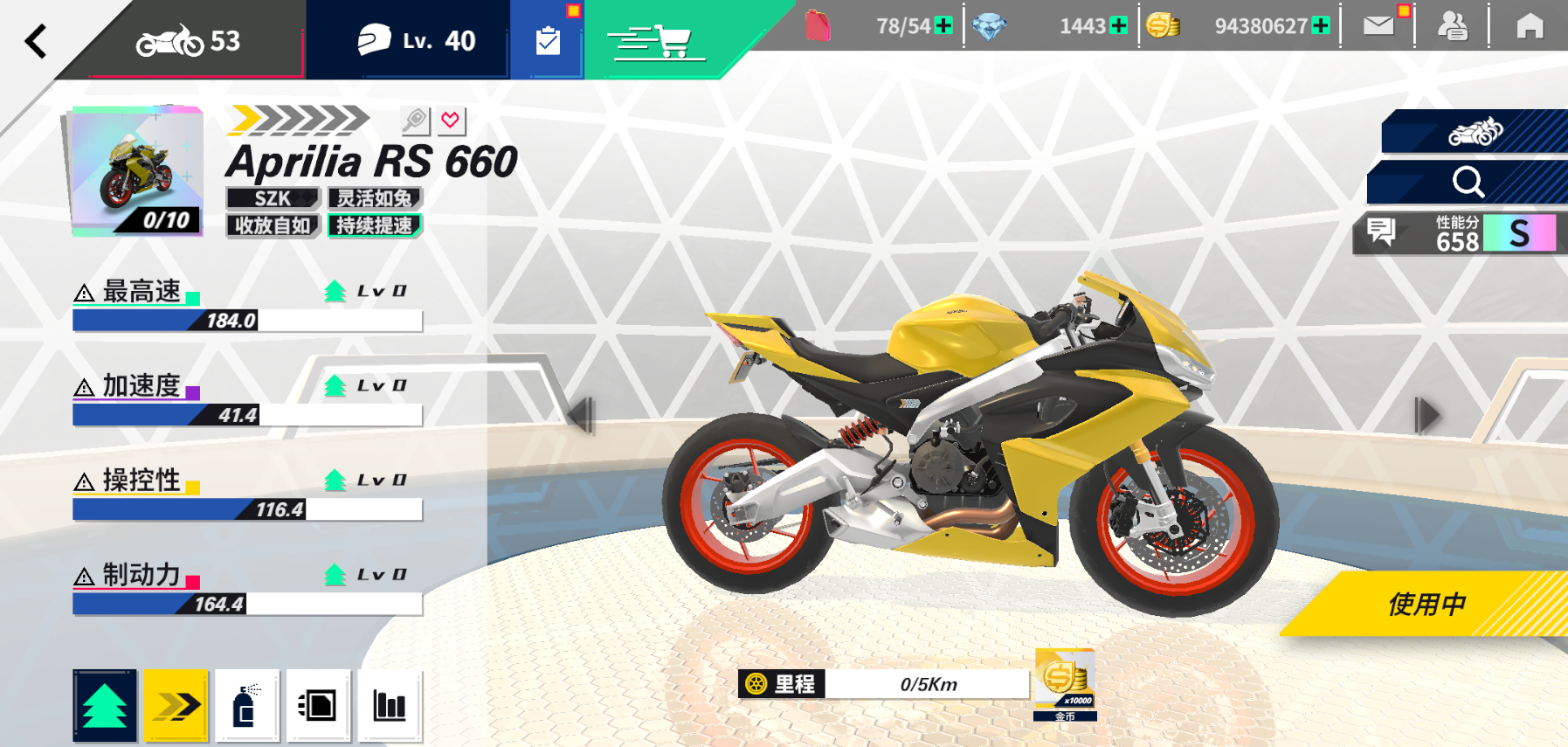Screen dimensions: 1568x747
Task: Open the rider level 40 tab
Action: point(417,40)
